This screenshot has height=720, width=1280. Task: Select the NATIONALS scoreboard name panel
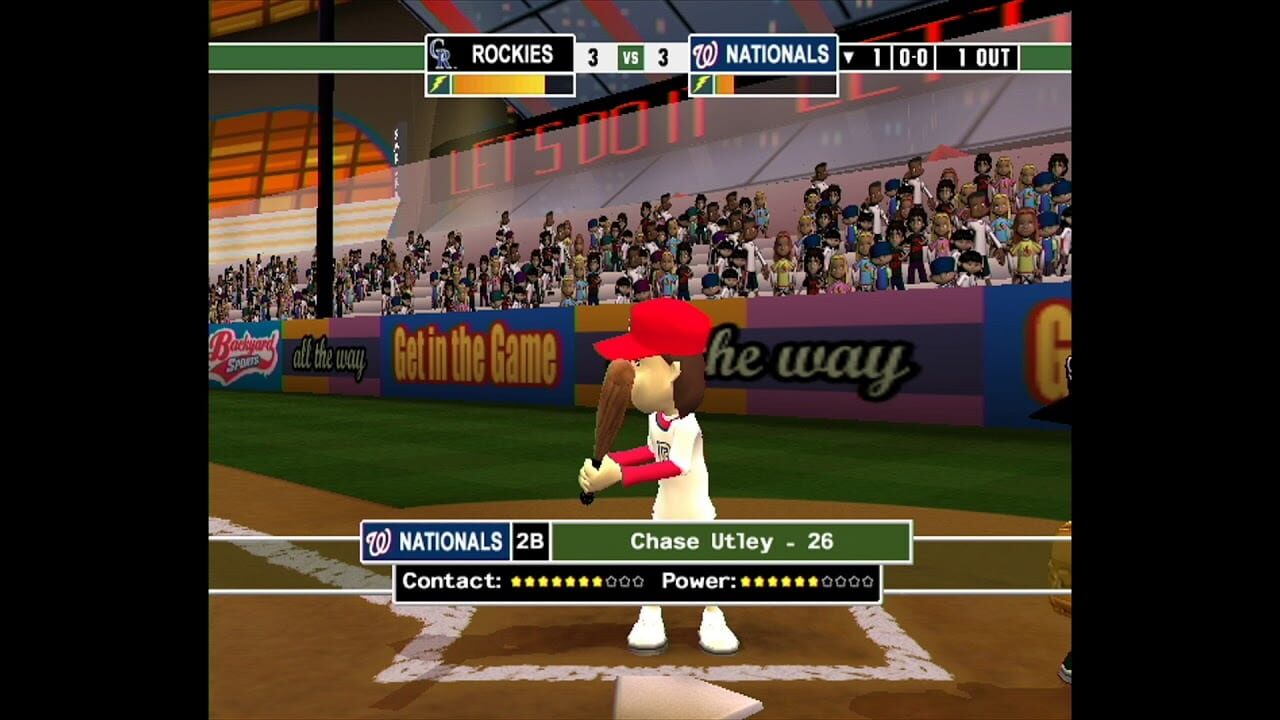click(x=775, y=55)
